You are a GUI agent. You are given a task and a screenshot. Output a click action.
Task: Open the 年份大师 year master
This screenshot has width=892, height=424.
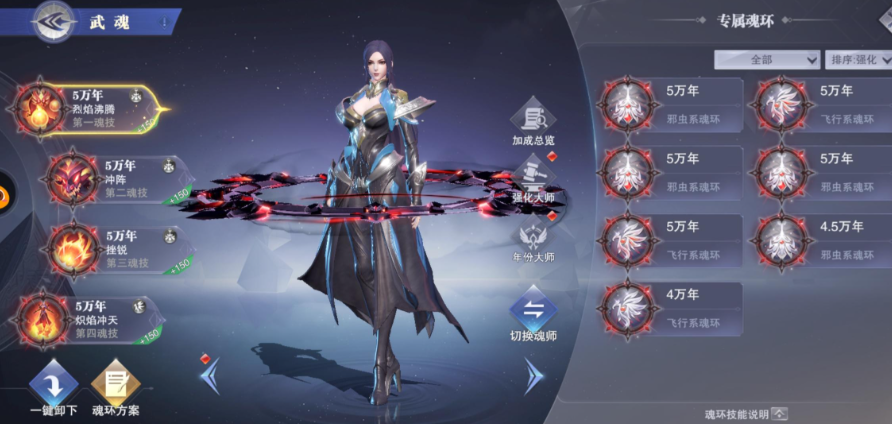pos(533,243)
